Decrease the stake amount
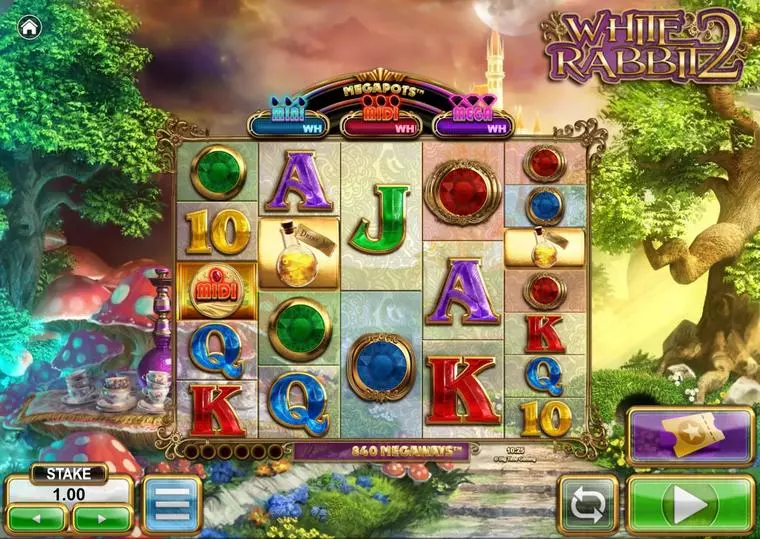 (x=37, y=518)
